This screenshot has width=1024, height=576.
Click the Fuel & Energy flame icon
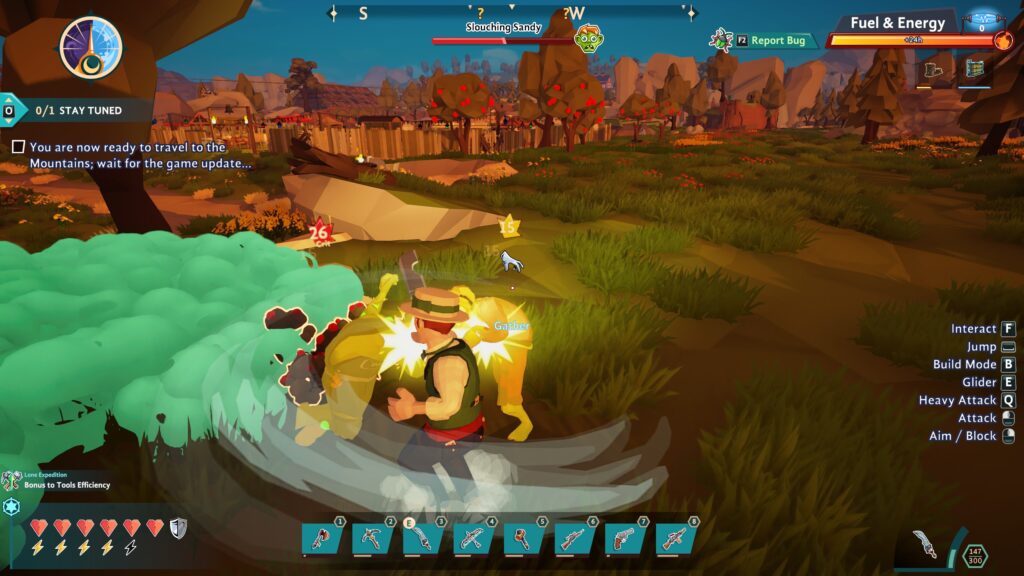tap(1004, 41)
